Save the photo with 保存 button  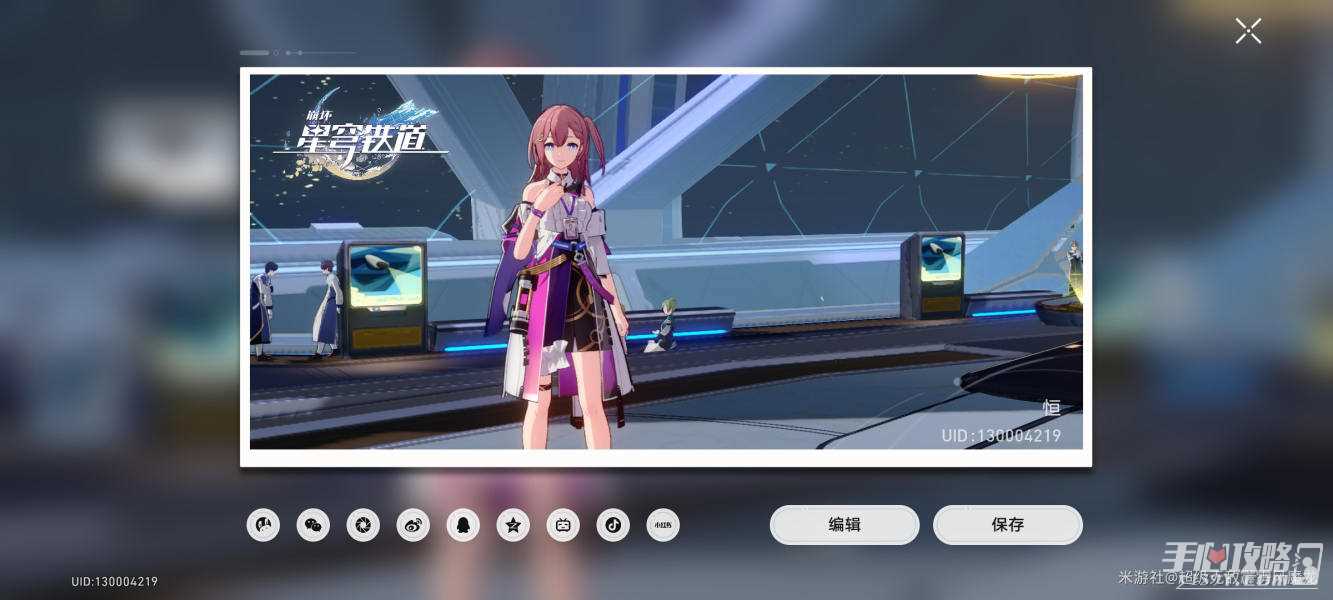click(x=1007, y=525)
